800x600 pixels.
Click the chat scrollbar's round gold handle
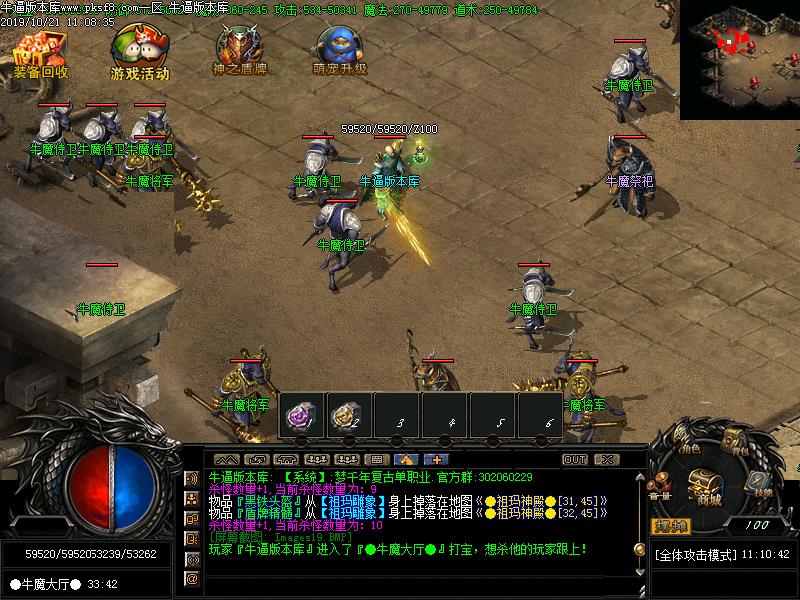click(x=640, y=548)
